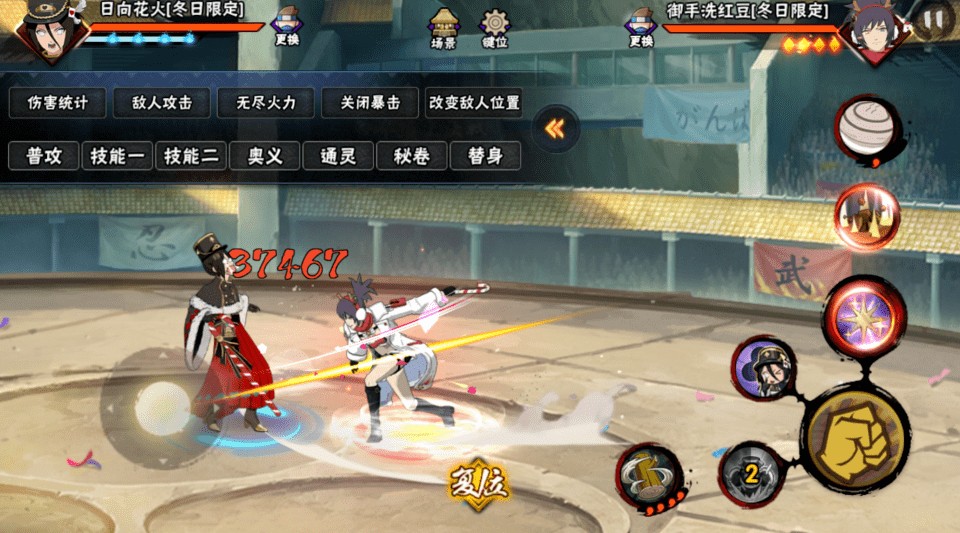This screenshot has width=960, height=533.
Task: Select the 技能二 skill two button
Action: [x=191, y=156]
